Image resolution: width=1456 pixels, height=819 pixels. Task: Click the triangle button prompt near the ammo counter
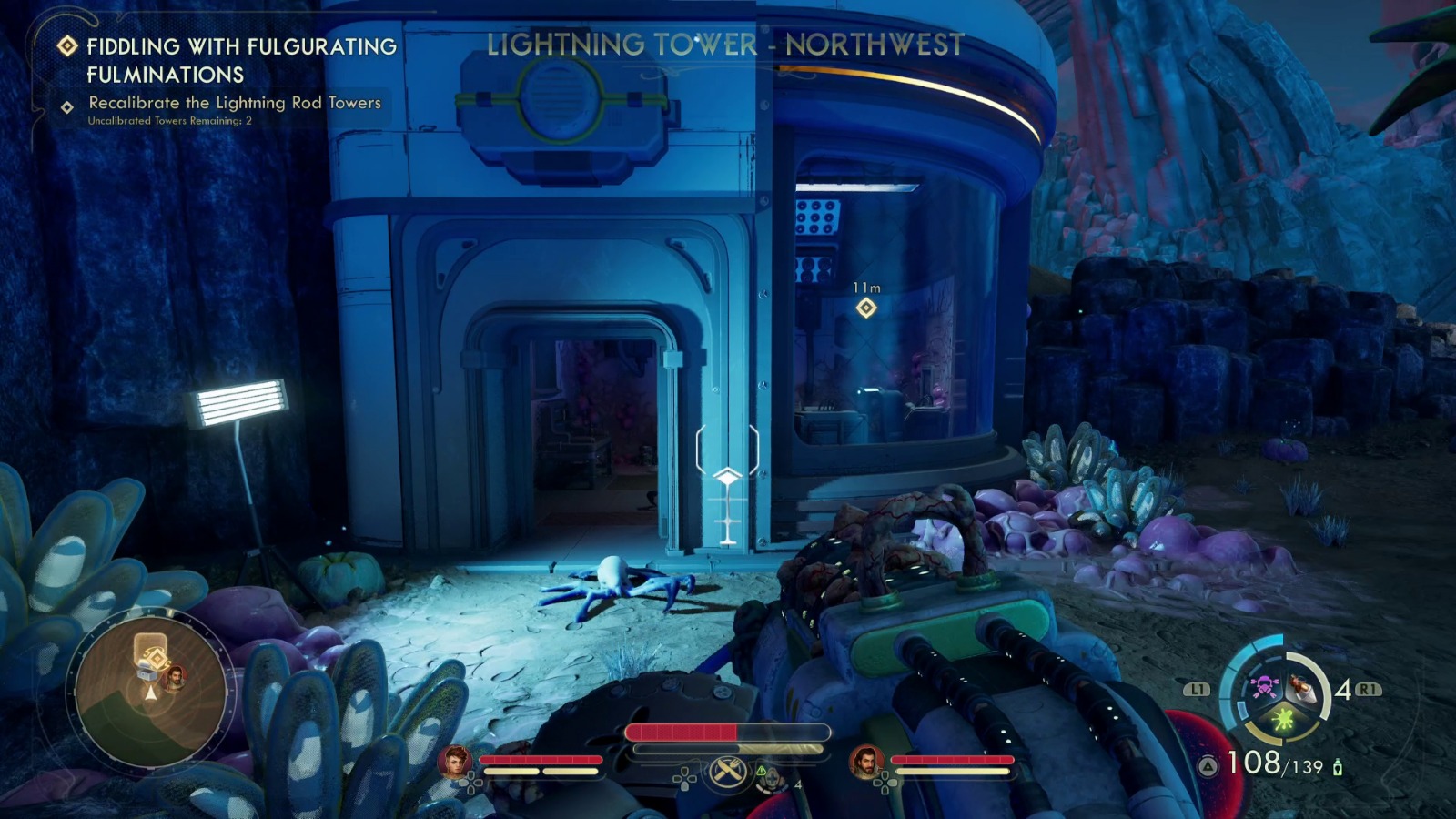coord(1208,764)
